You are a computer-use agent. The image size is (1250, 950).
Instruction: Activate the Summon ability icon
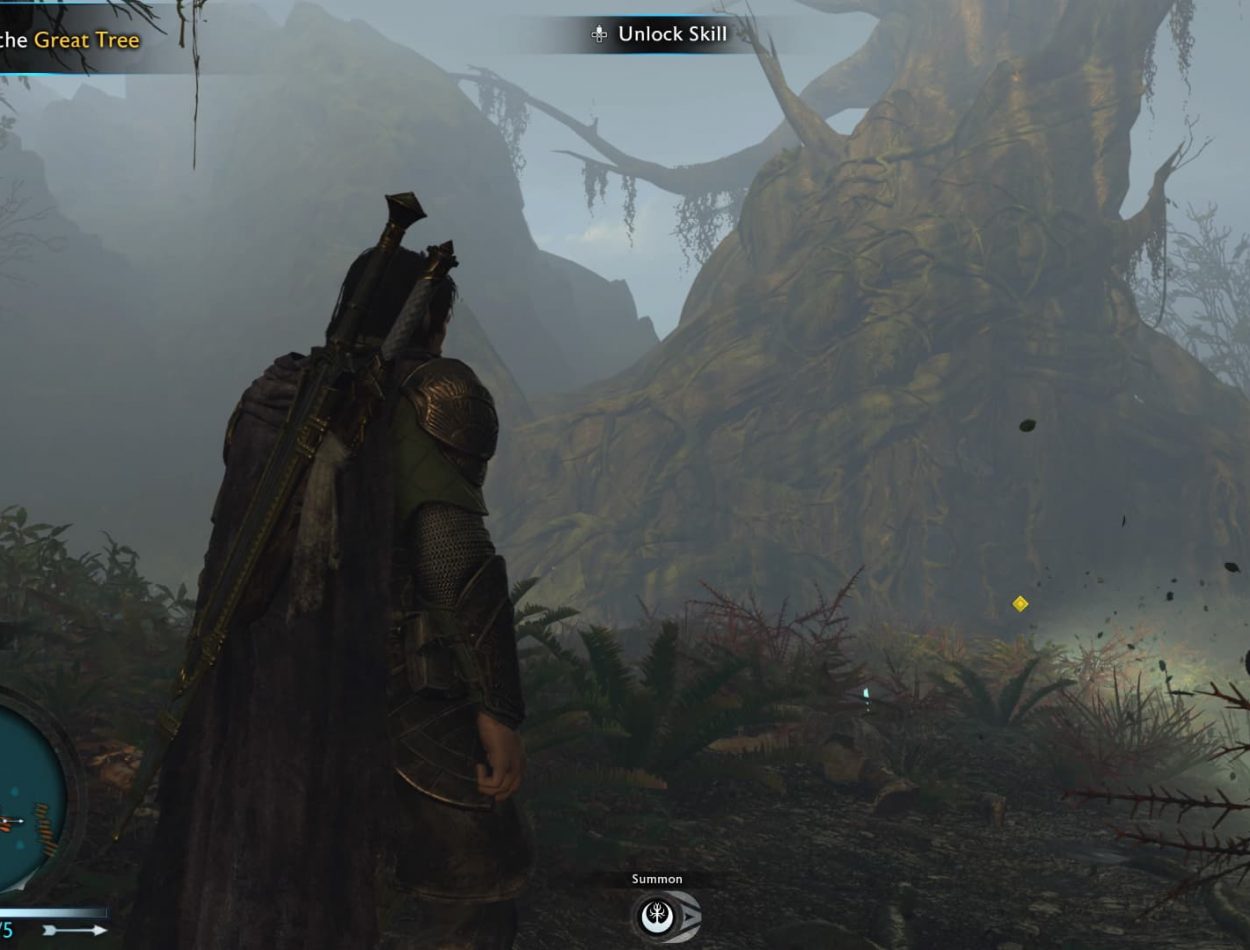tap(664, 916)
